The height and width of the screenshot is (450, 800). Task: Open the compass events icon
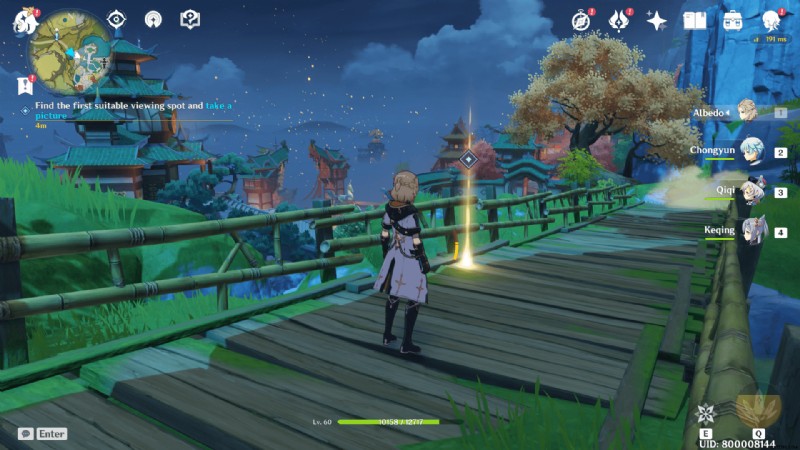[582, 20]
